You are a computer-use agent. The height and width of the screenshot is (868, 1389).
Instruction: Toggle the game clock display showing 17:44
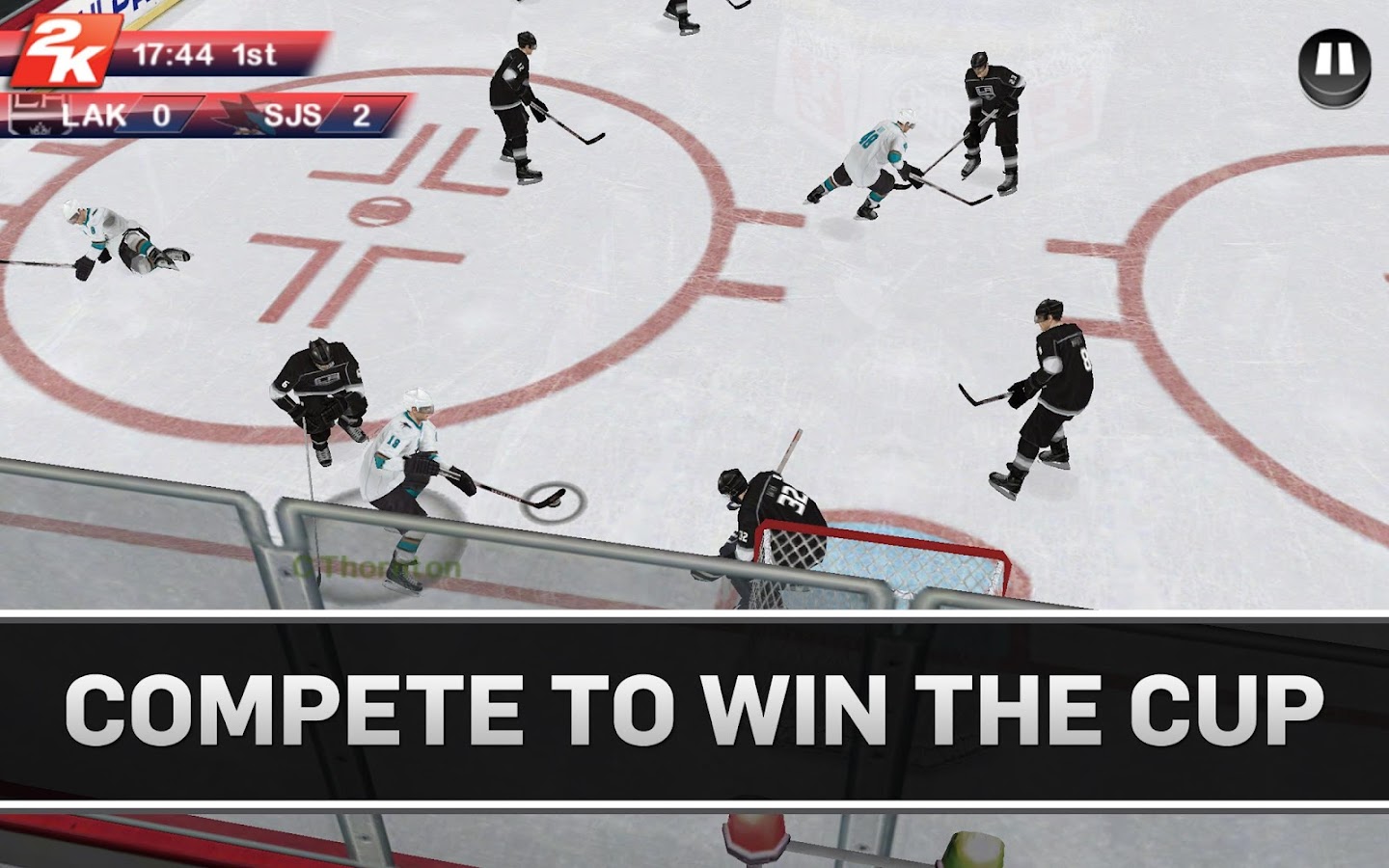tap(175, 55)
